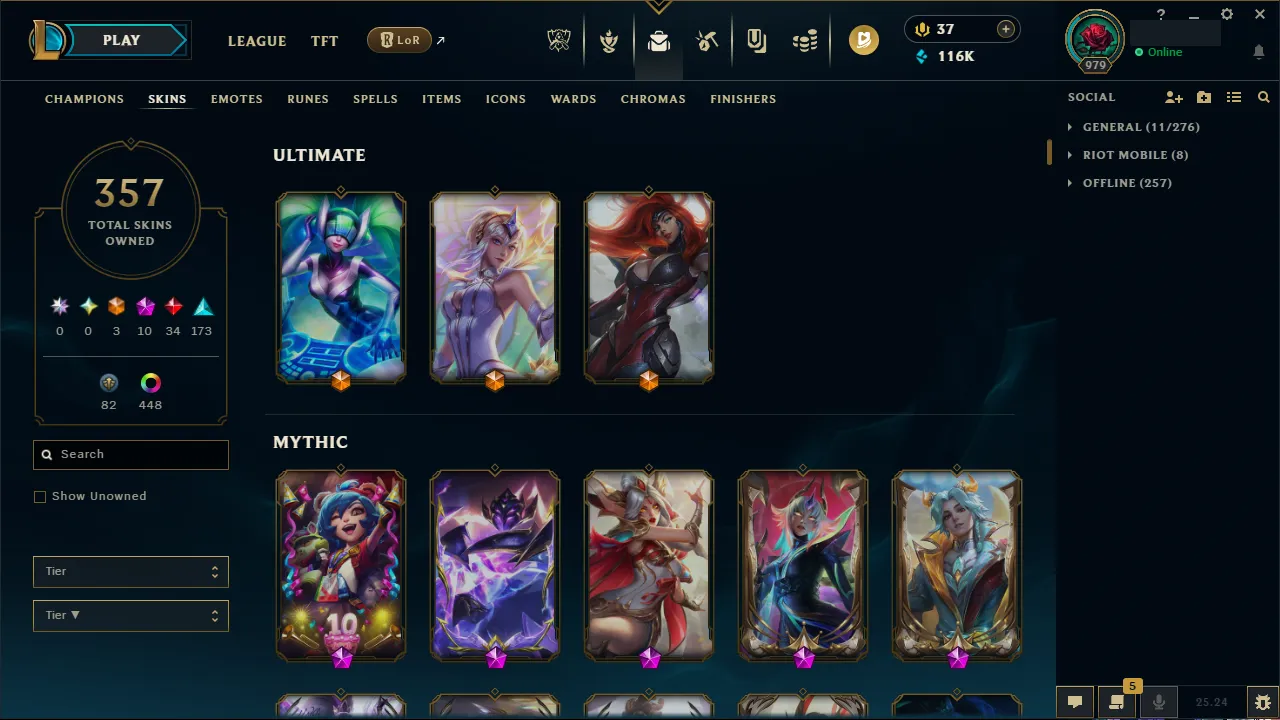Screen dimensions: 1280x720
Task: Select the Clash icon
Action: [x=609, y=40]
